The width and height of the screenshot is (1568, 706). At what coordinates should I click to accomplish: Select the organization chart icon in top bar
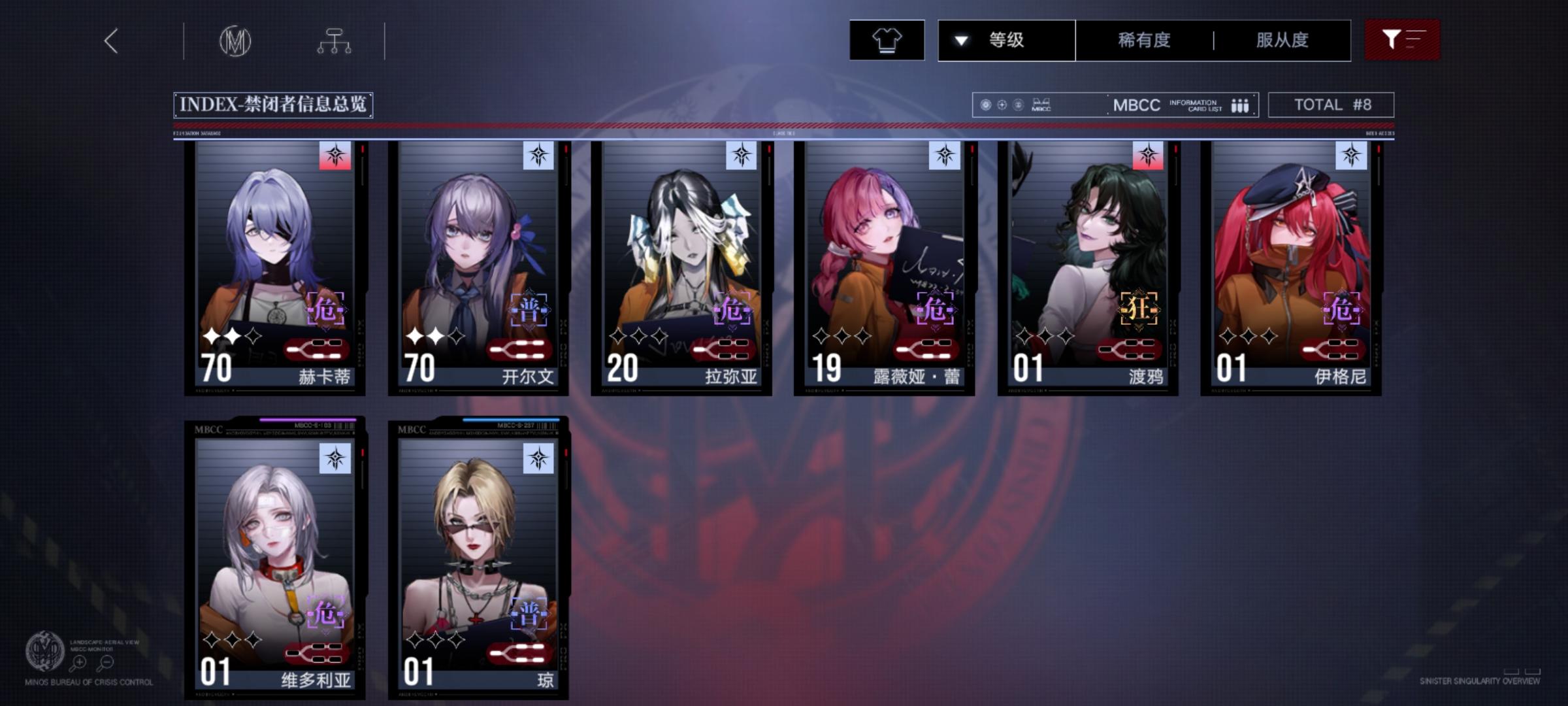click(x=336, y=40)
